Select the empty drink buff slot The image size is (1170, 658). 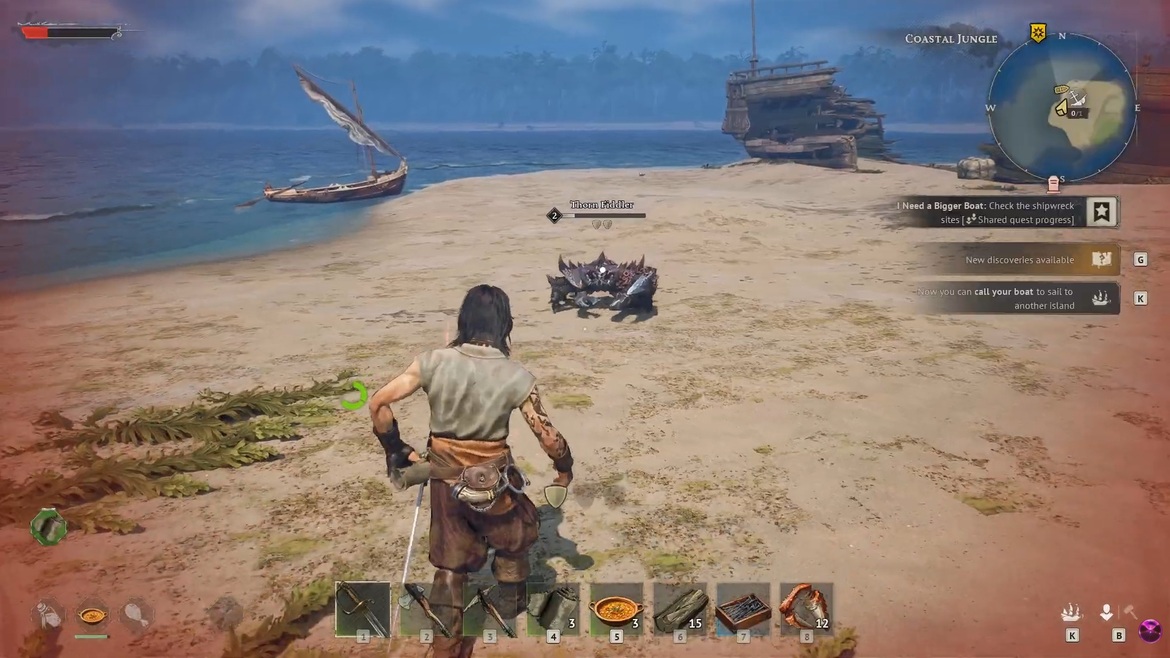pos(48,615)
